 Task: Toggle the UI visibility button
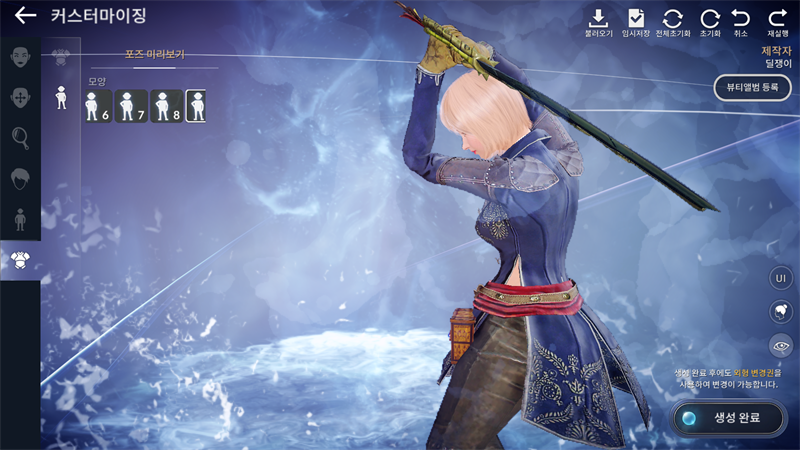(781, 278)
